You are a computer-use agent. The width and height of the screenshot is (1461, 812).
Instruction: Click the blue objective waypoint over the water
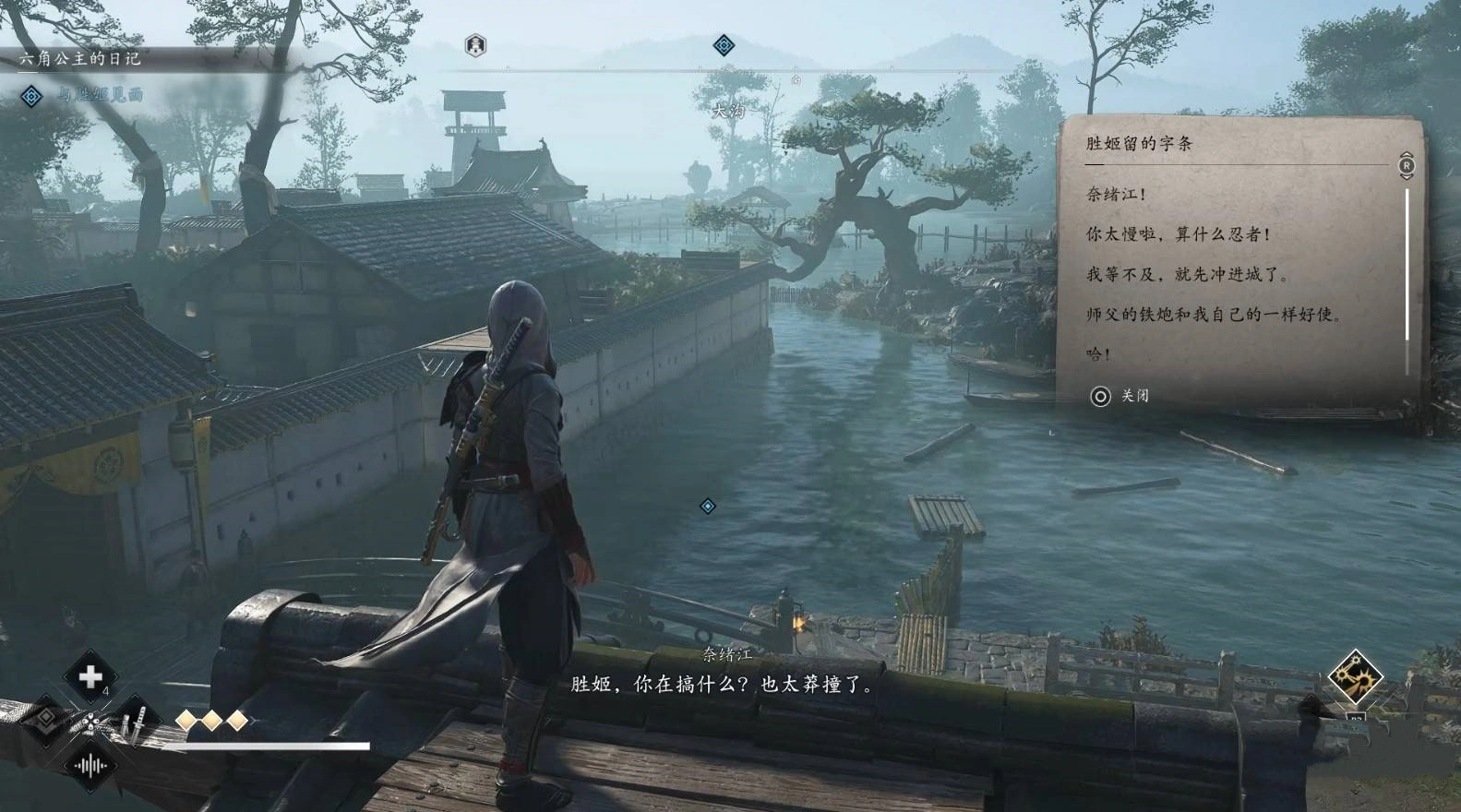(708, 506)
